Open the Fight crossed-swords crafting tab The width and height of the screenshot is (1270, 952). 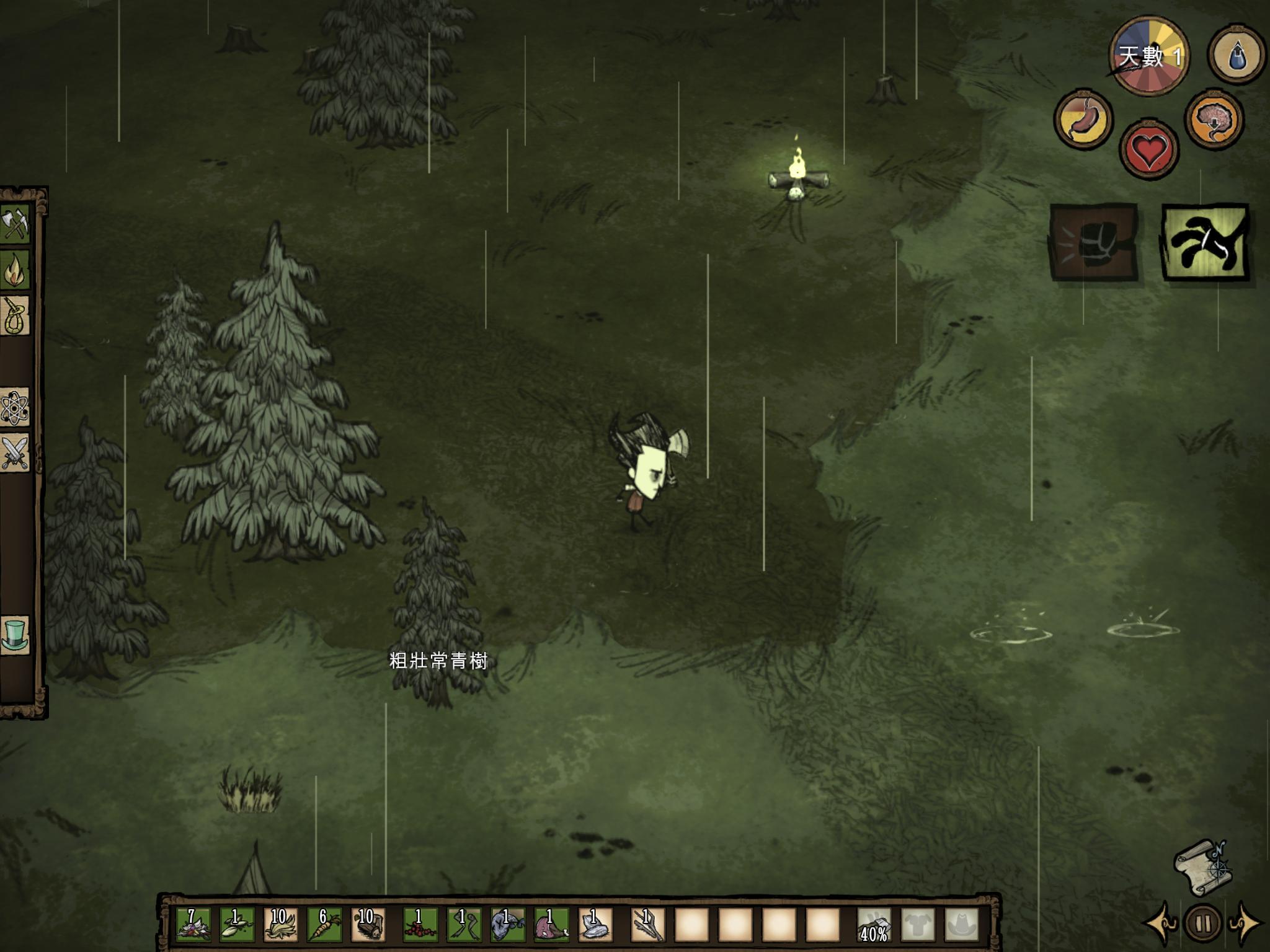[x=16, y=454]
